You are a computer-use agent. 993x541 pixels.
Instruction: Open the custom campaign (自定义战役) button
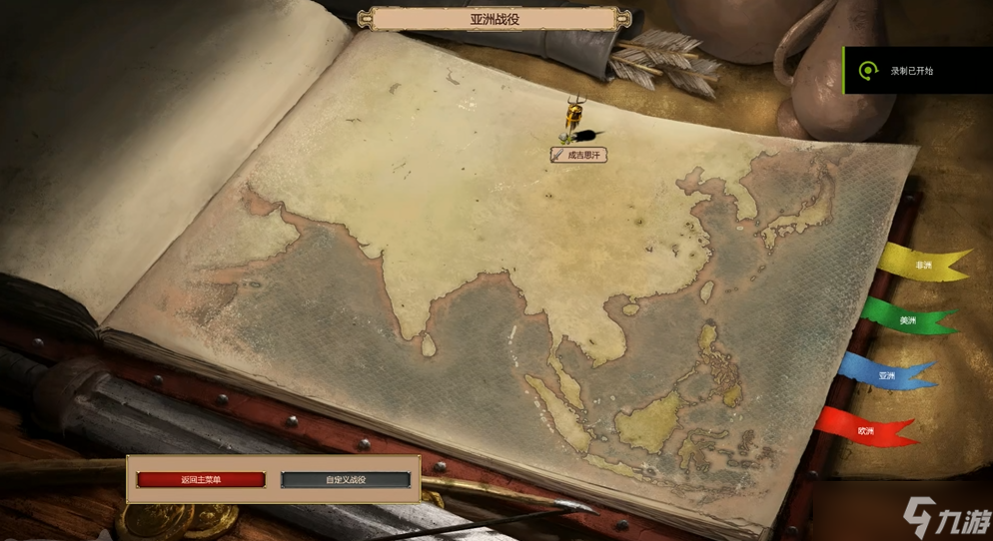[x=346, y=480]
